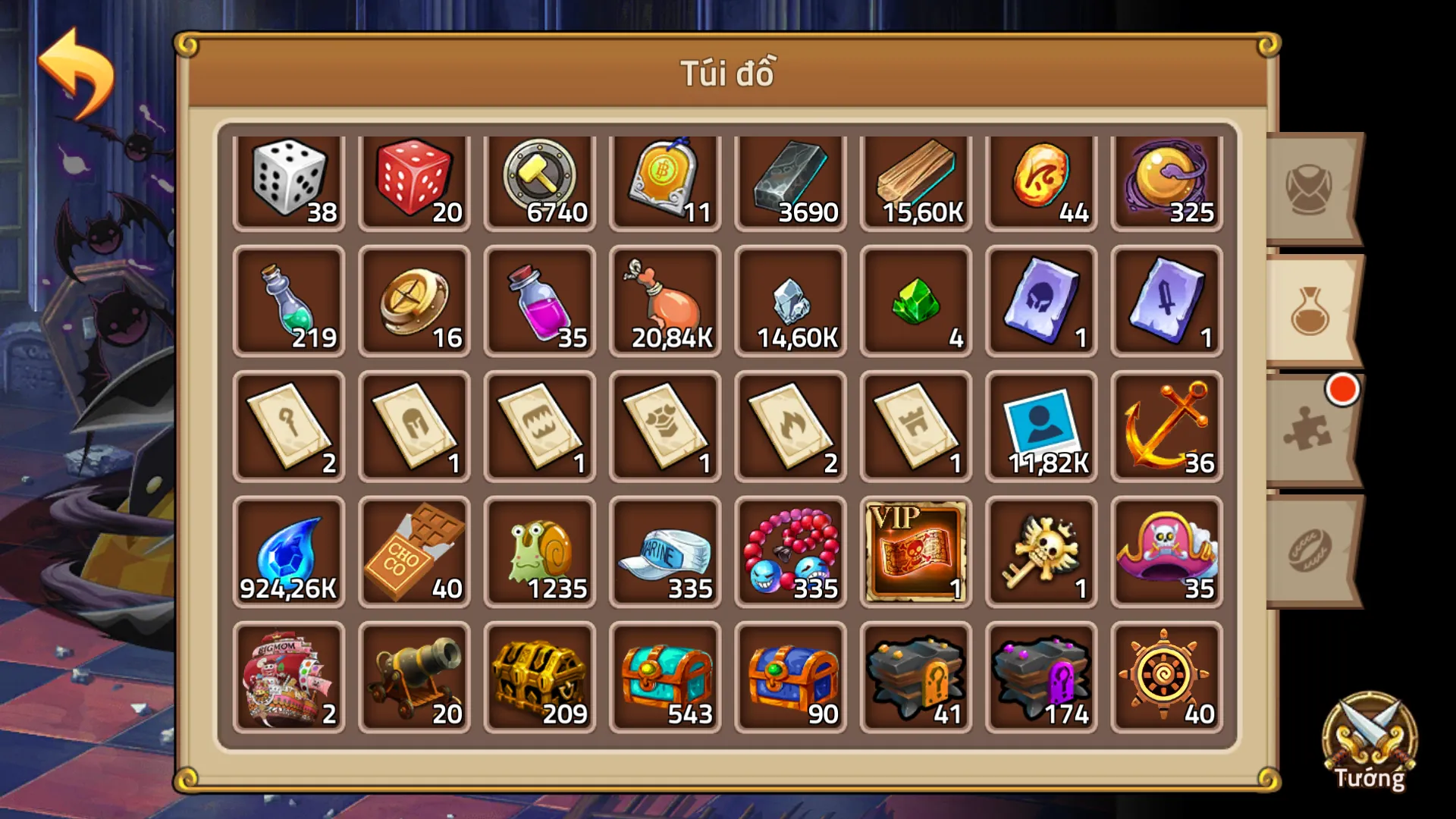Open the hammer token item showing 6740
Screen dimensions: 1456x819
[x=538, y=180]
